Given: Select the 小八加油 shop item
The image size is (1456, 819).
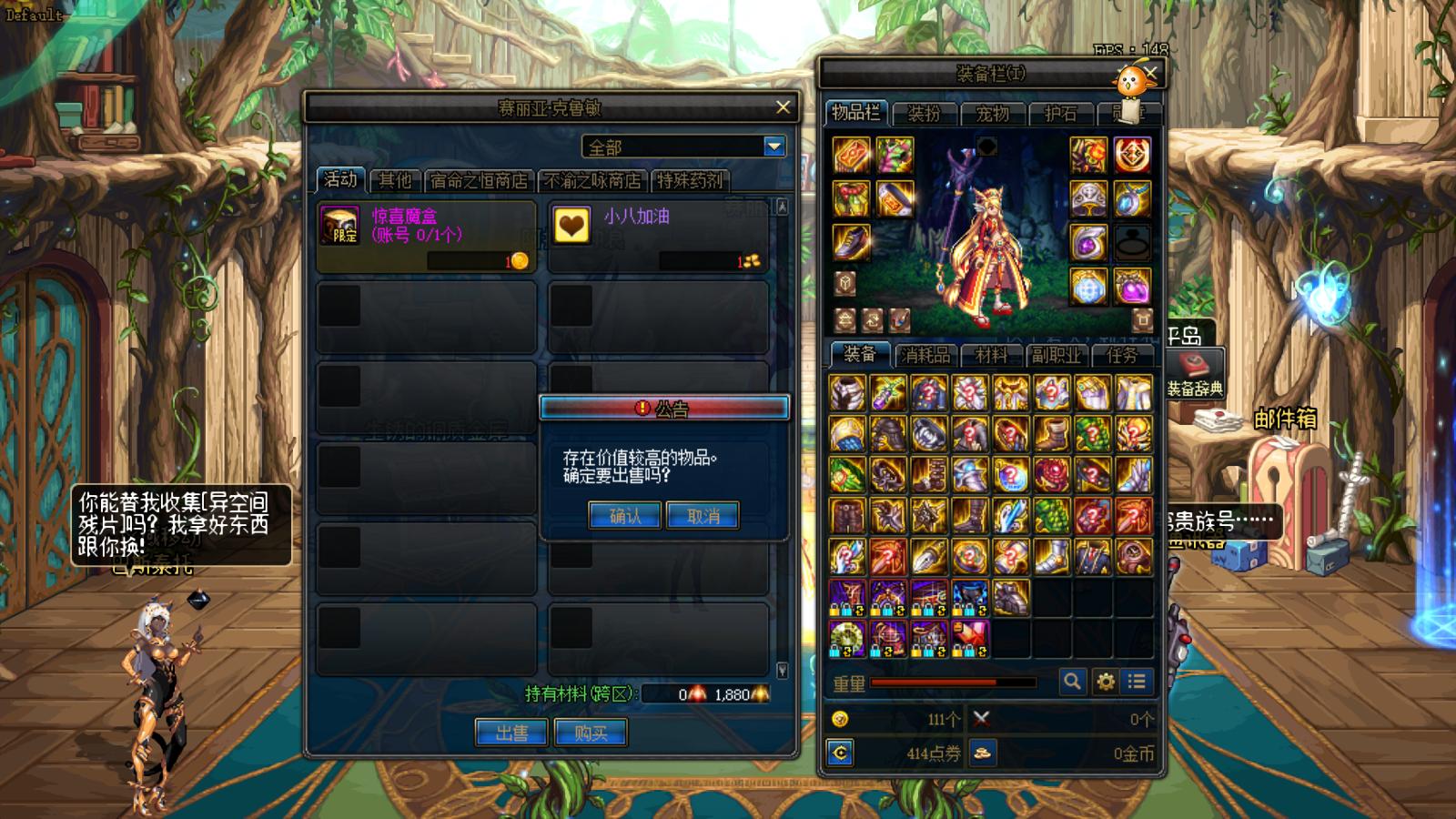Looking at the screenshot, I should (x=658, y=236).
